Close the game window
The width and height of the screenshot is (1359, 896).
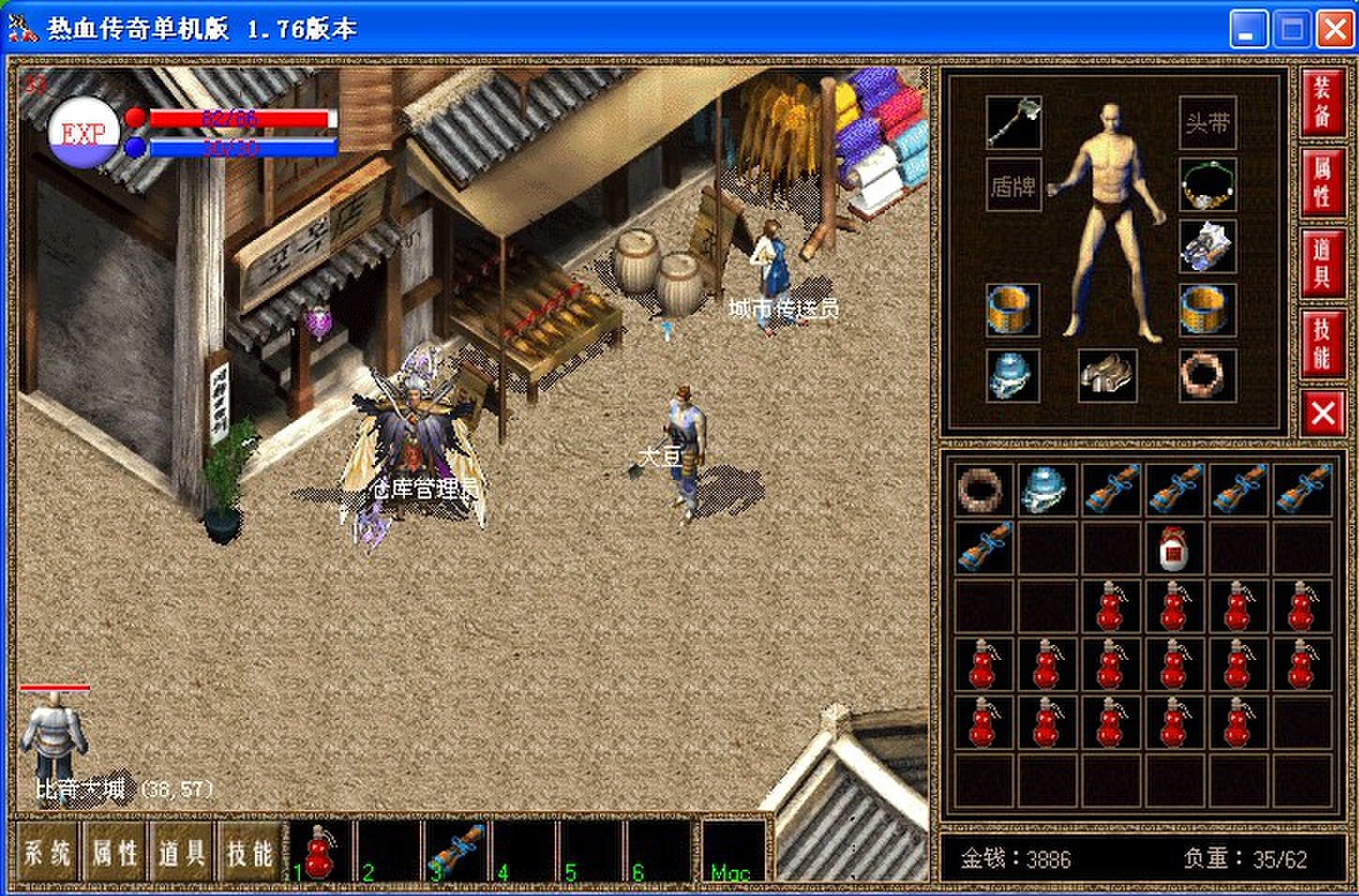[1335, 30]
